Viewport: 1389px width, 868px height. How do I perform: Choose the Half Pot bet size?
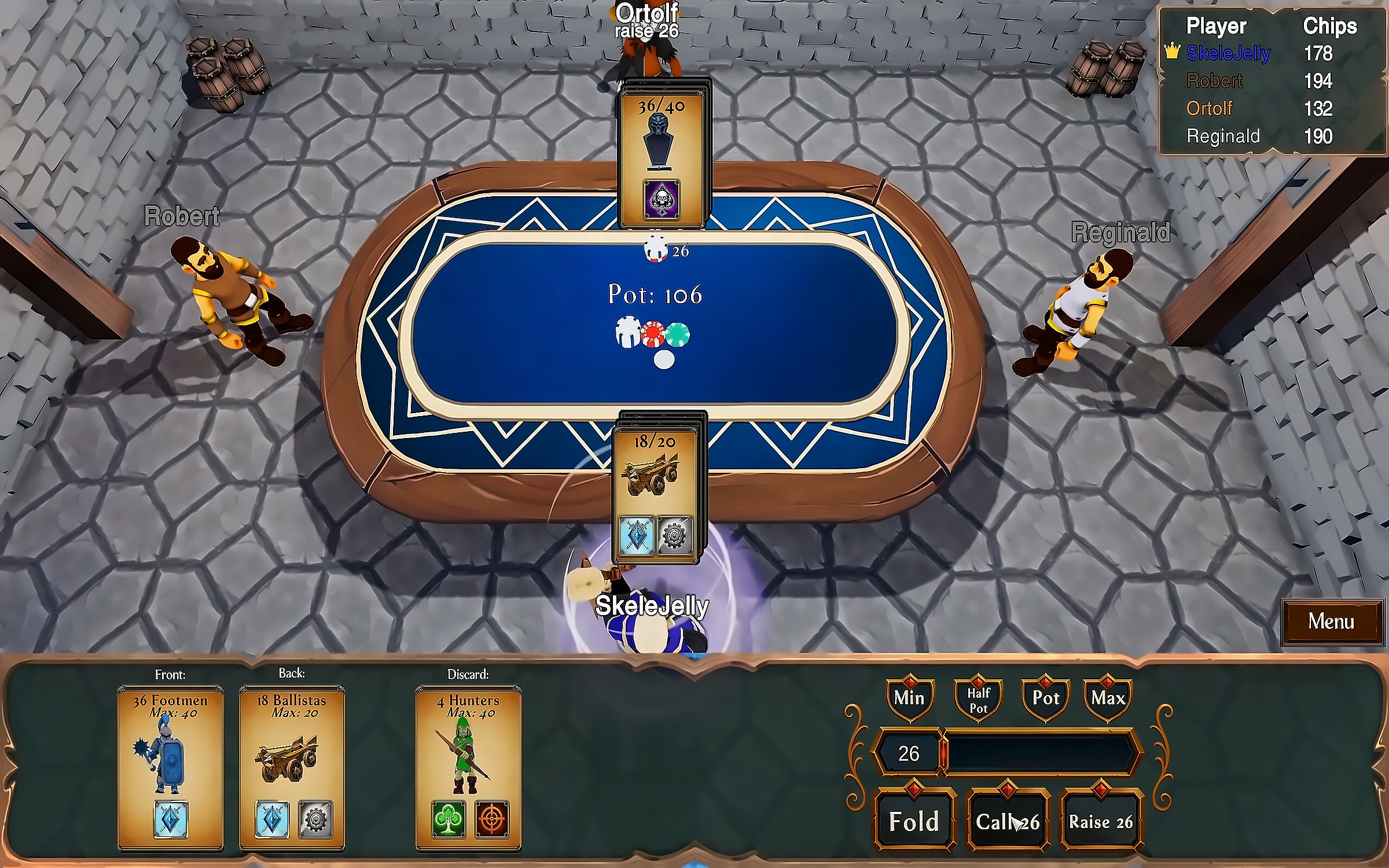click(x=978, y=700)
